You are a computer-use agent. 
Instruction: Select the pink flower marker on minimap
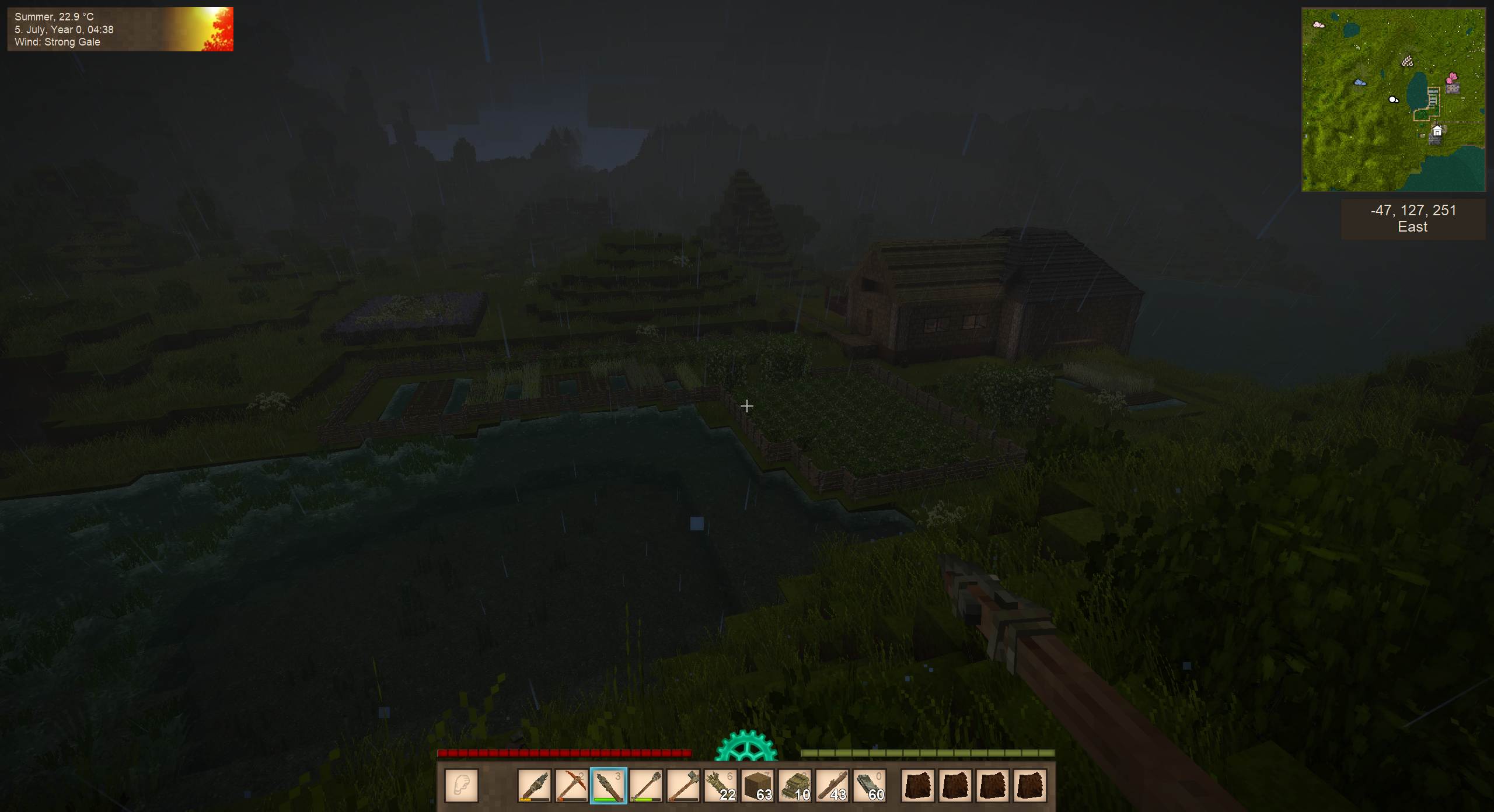pos(1452,77)
